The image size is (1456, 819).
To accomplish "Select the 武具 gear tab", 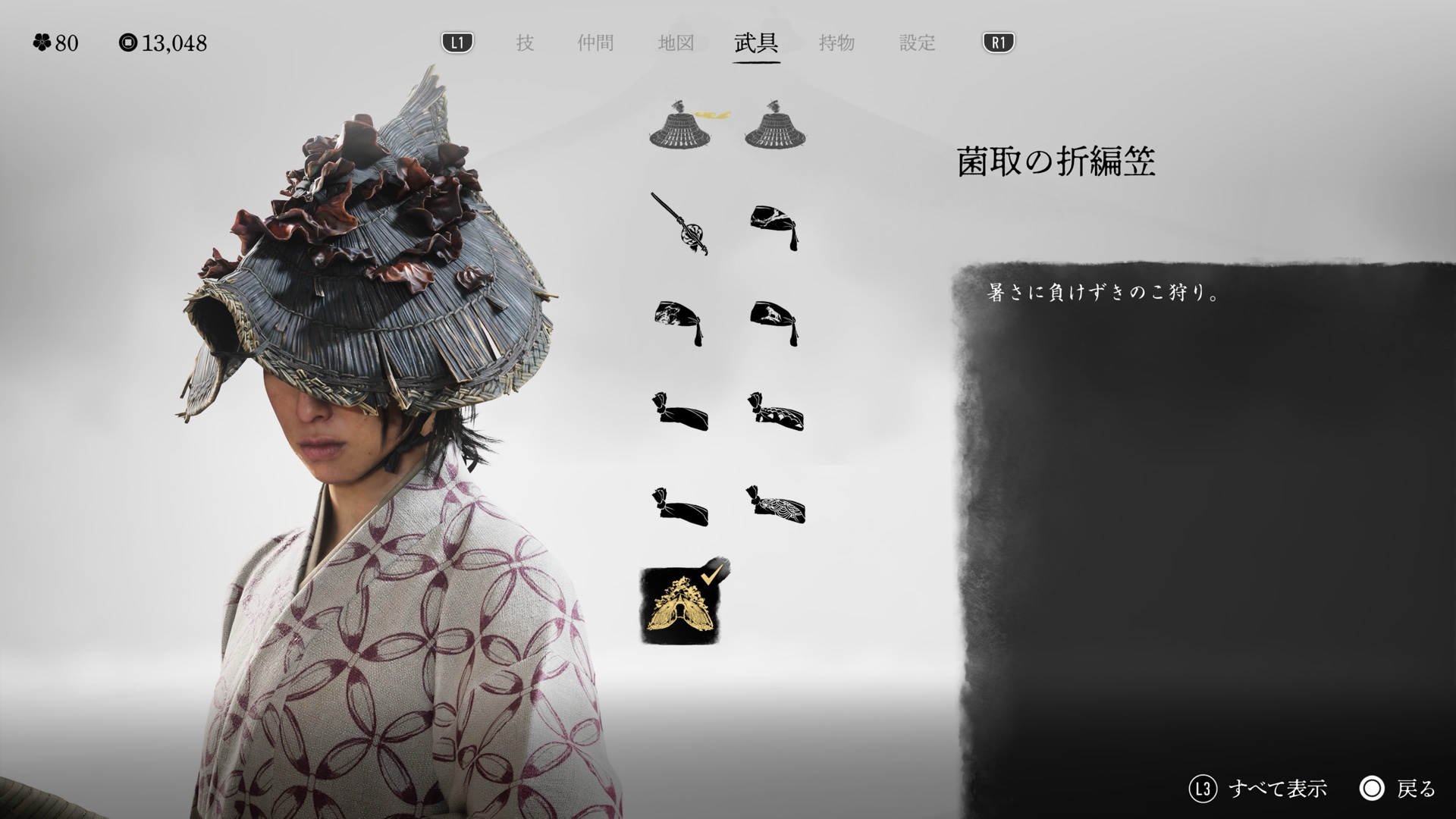I will tap(756, 43).
